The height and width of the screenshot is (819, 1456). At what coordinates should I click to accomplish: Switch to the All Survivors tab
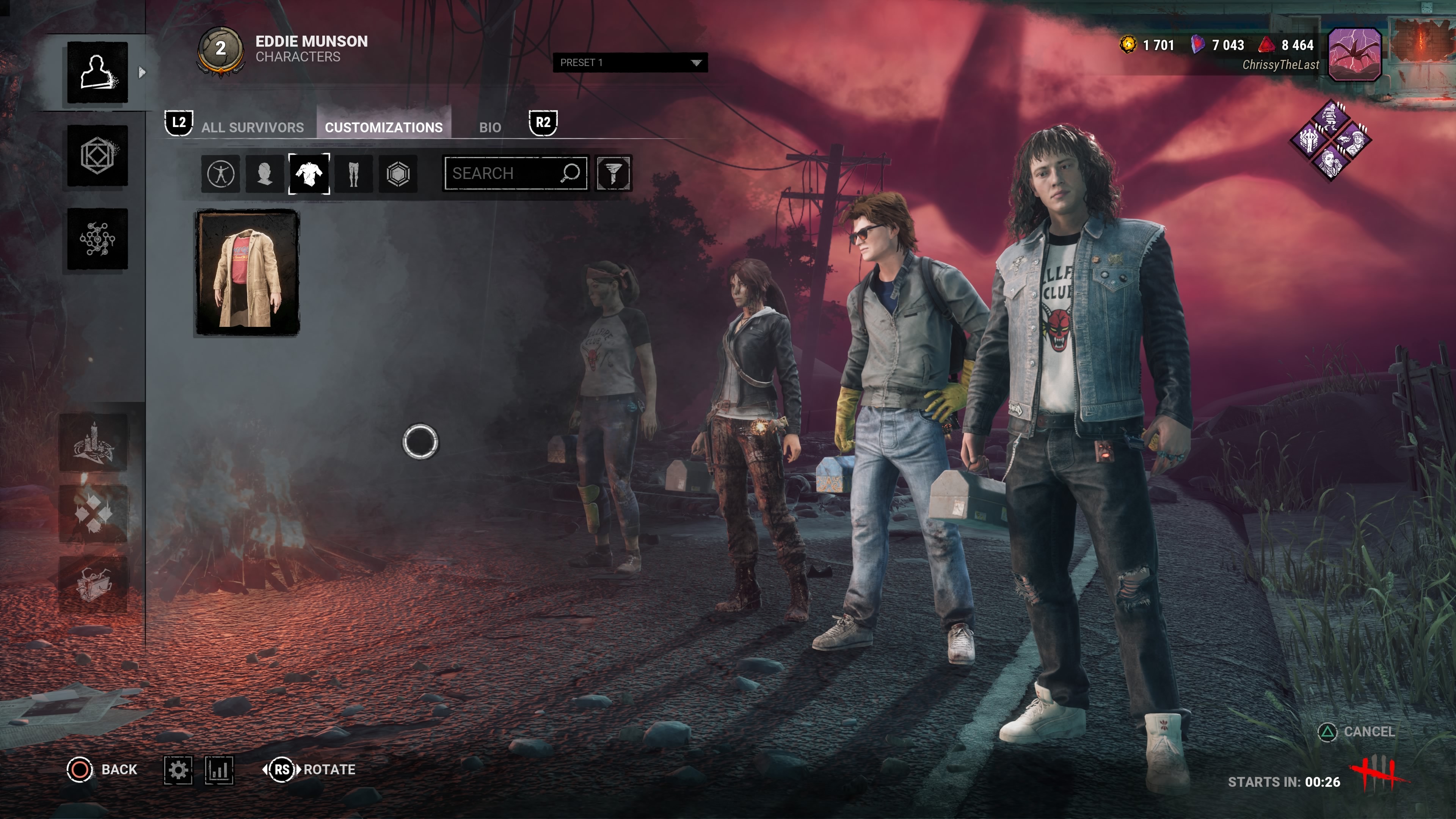252,127
